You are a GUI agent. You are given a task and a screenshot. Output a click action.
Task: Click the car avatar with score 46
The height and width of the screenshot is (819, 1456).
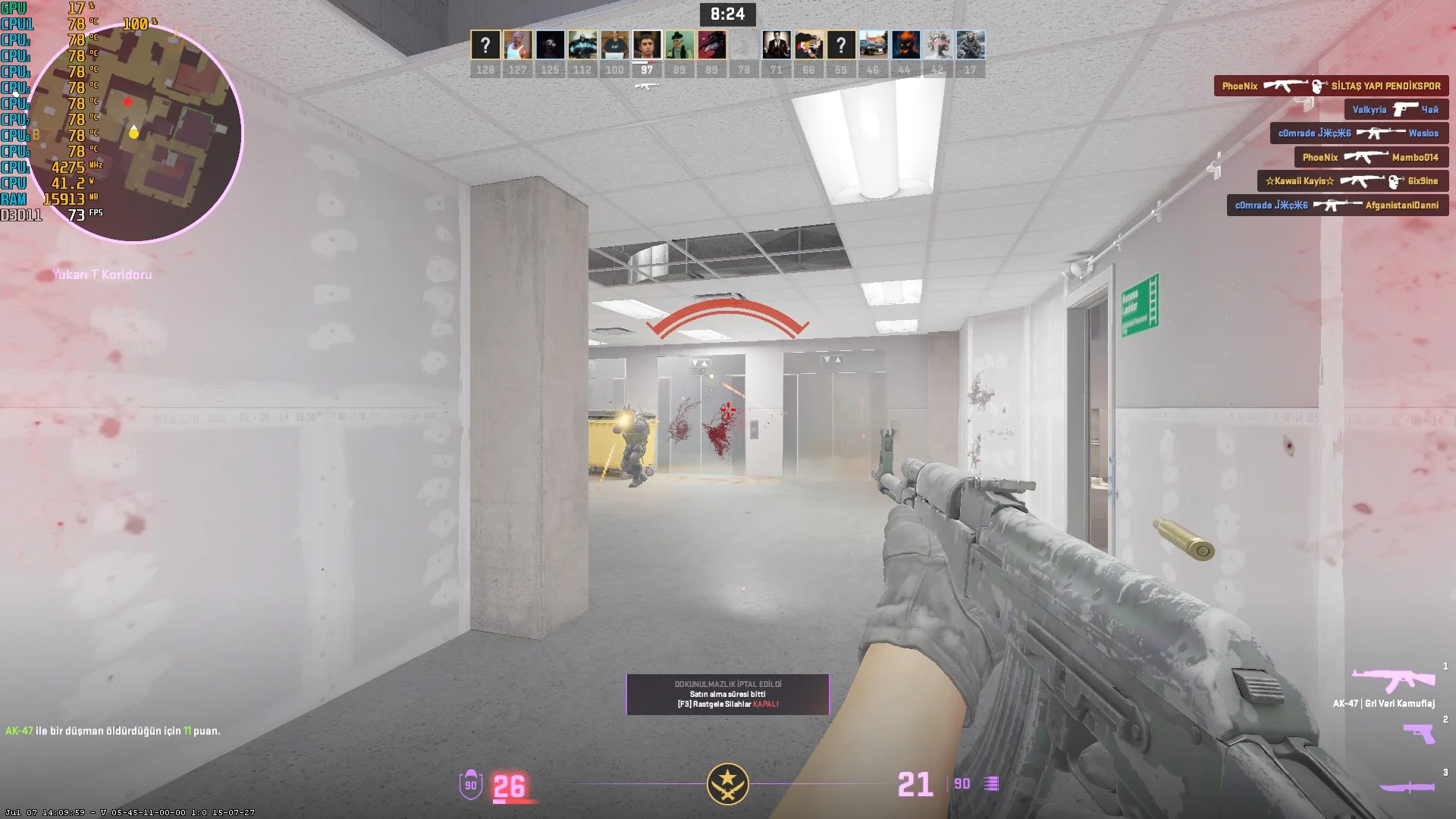click(873, 45)
